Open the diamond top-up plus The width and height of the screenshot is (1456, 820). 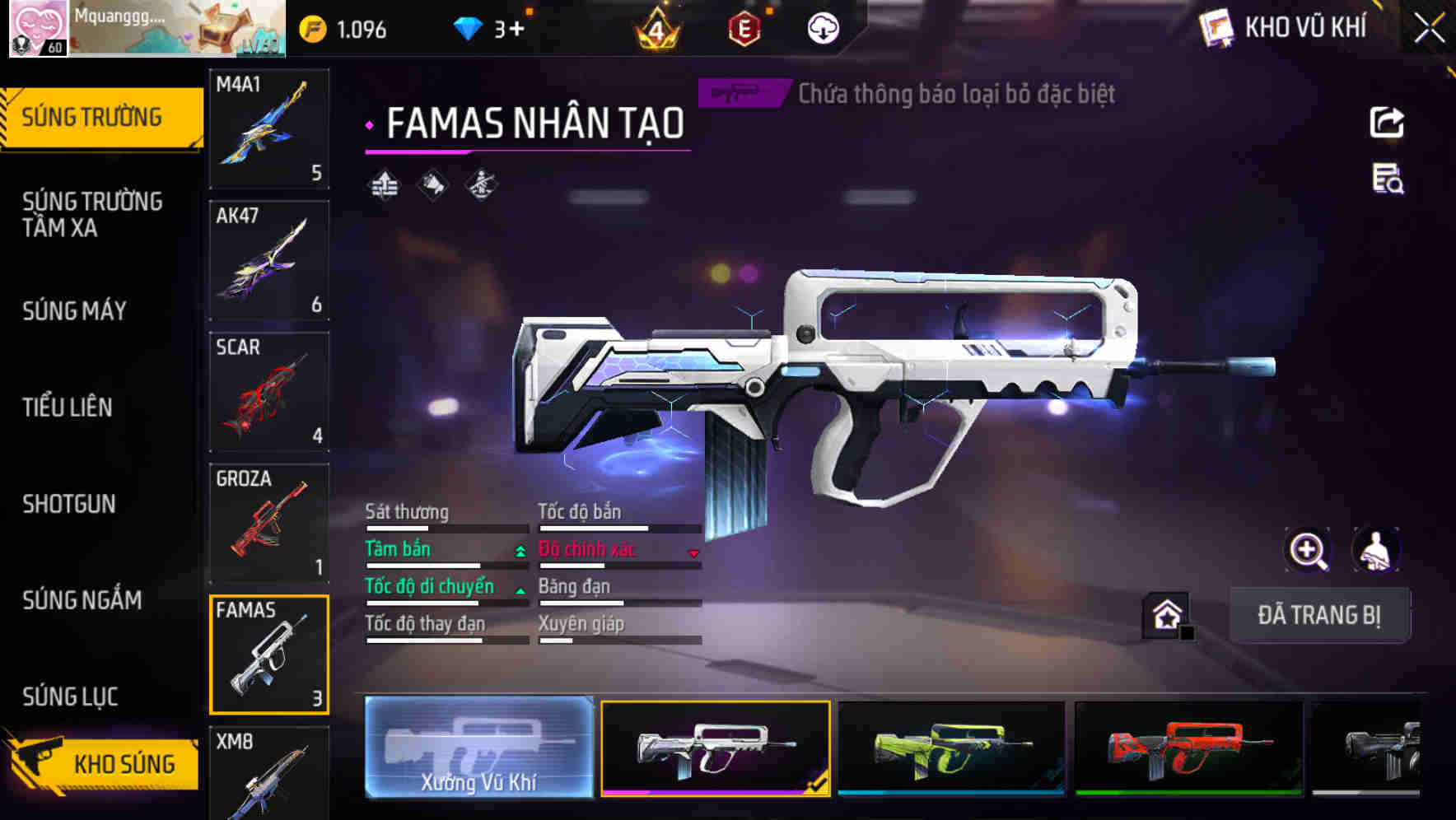pos(516,30)
